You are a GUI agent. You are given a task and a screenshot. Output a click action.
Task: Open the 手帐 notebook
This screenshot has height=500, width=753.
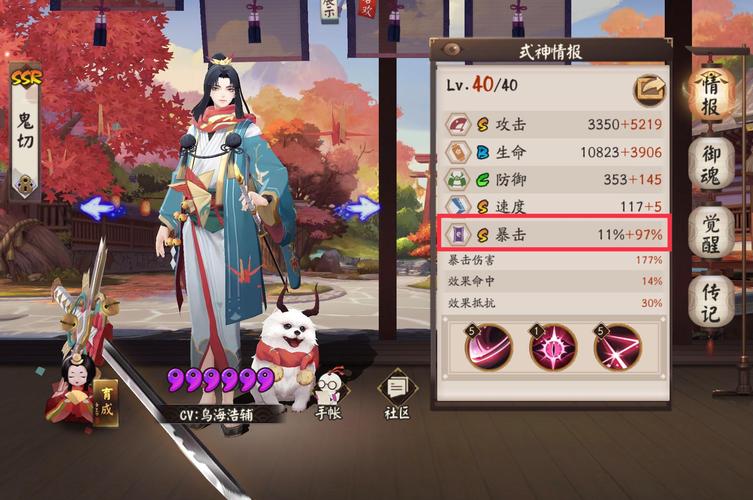pyautogui.click(x=327, y=393)
